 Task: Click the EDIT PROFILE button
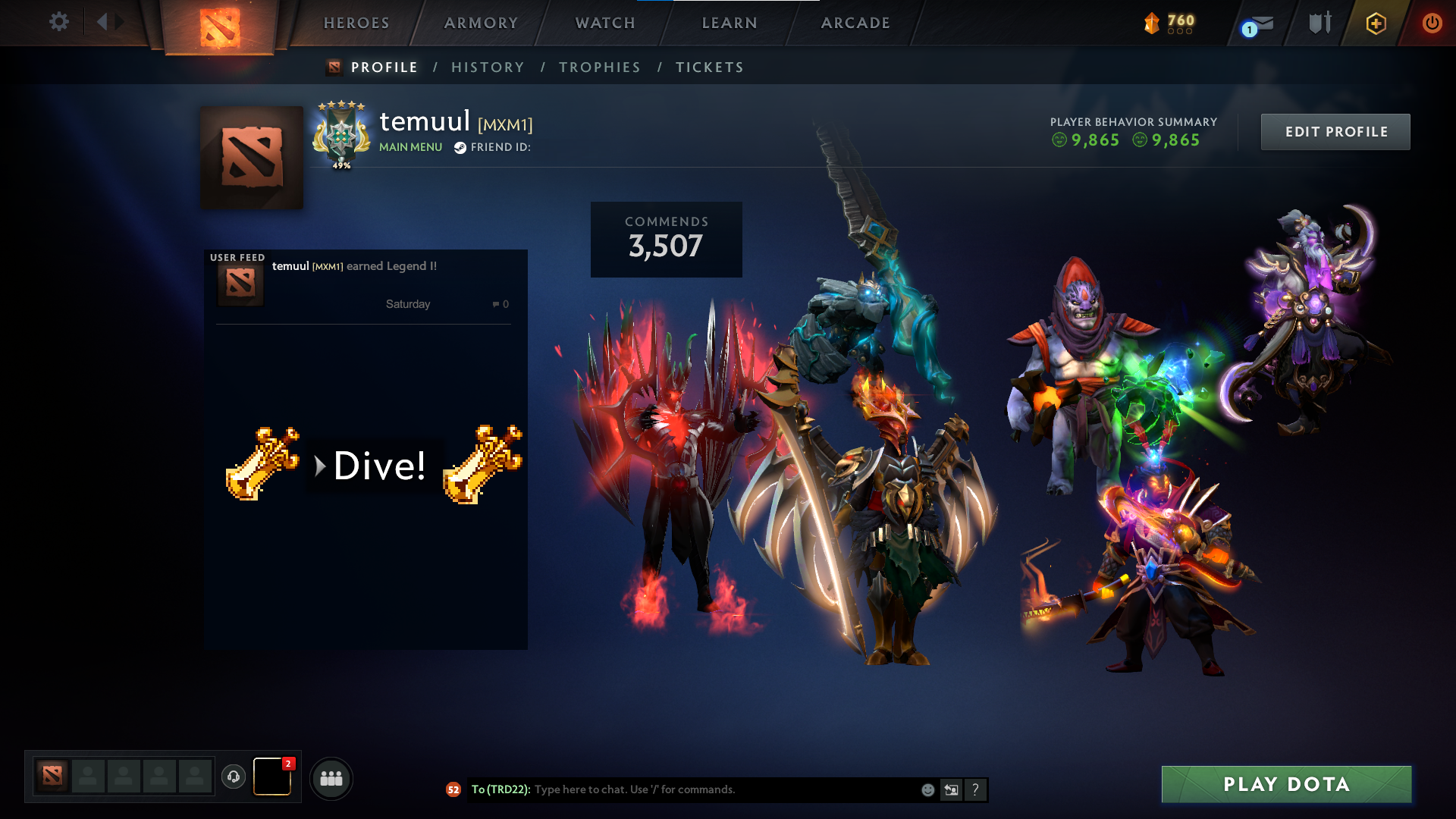[1335, 131]
